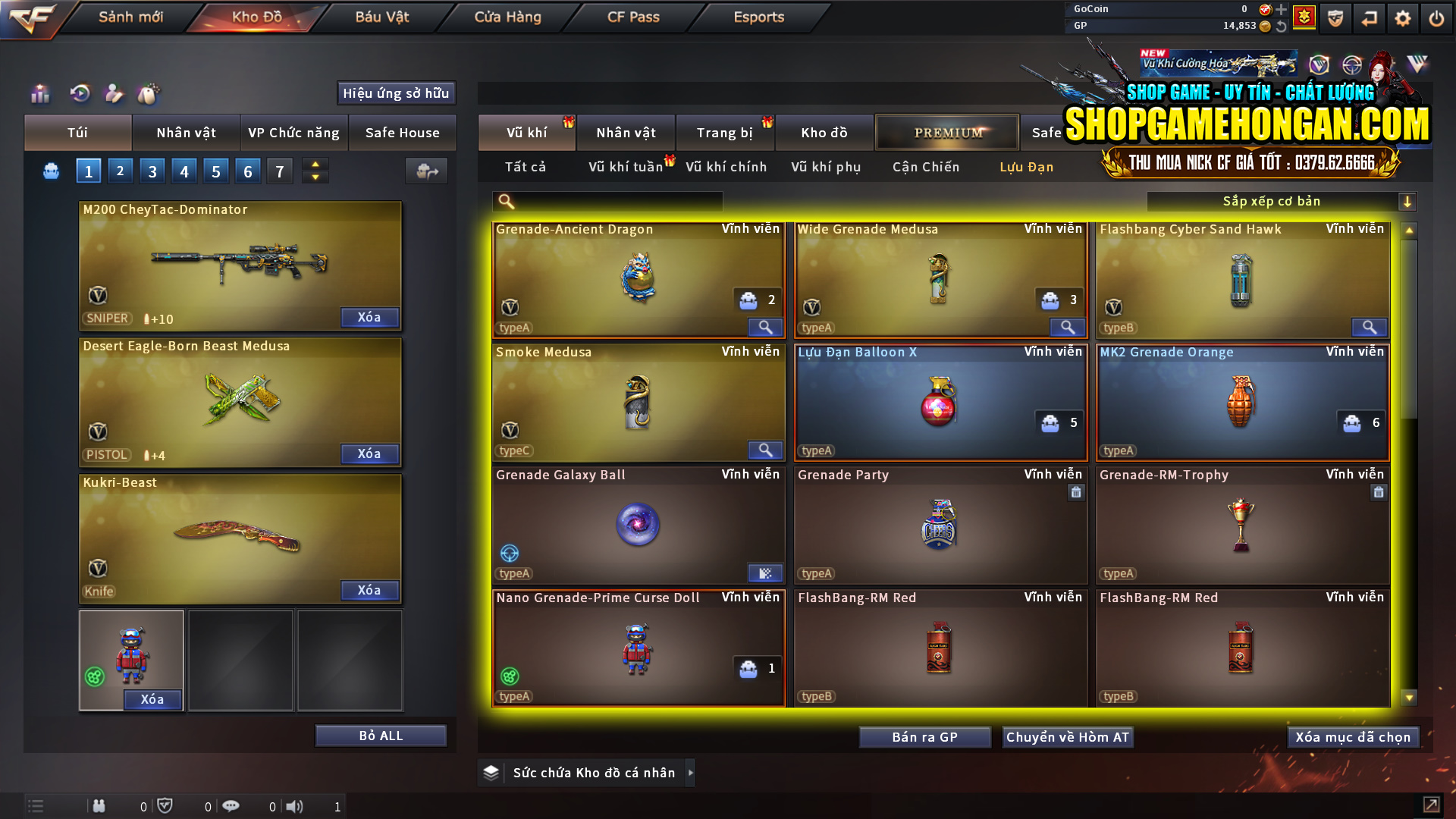The width and height of the screenshot is (1456, 819).
Task: Expand the Sức chứa Kho đồ cá nhân panel
Action: click(690, 773)
